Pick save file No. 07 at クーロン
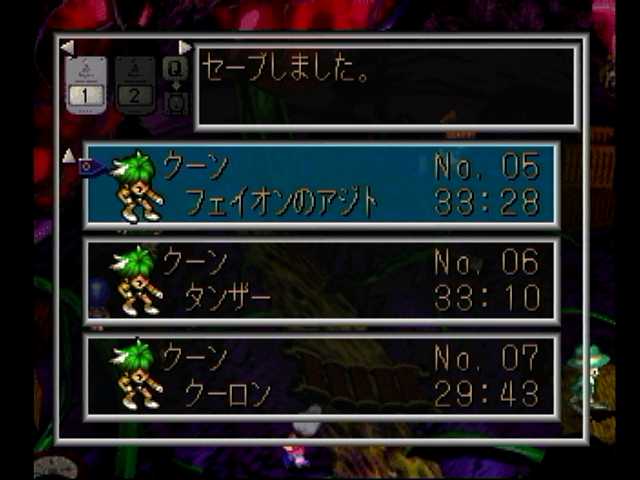 320,376
